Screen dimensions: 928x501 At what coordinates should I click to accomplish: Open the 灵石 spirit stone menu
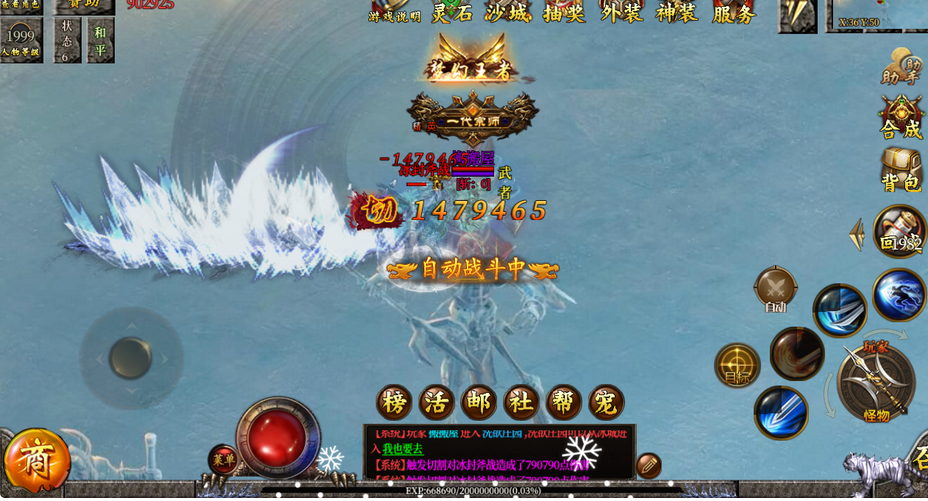[x=451, y=13]
